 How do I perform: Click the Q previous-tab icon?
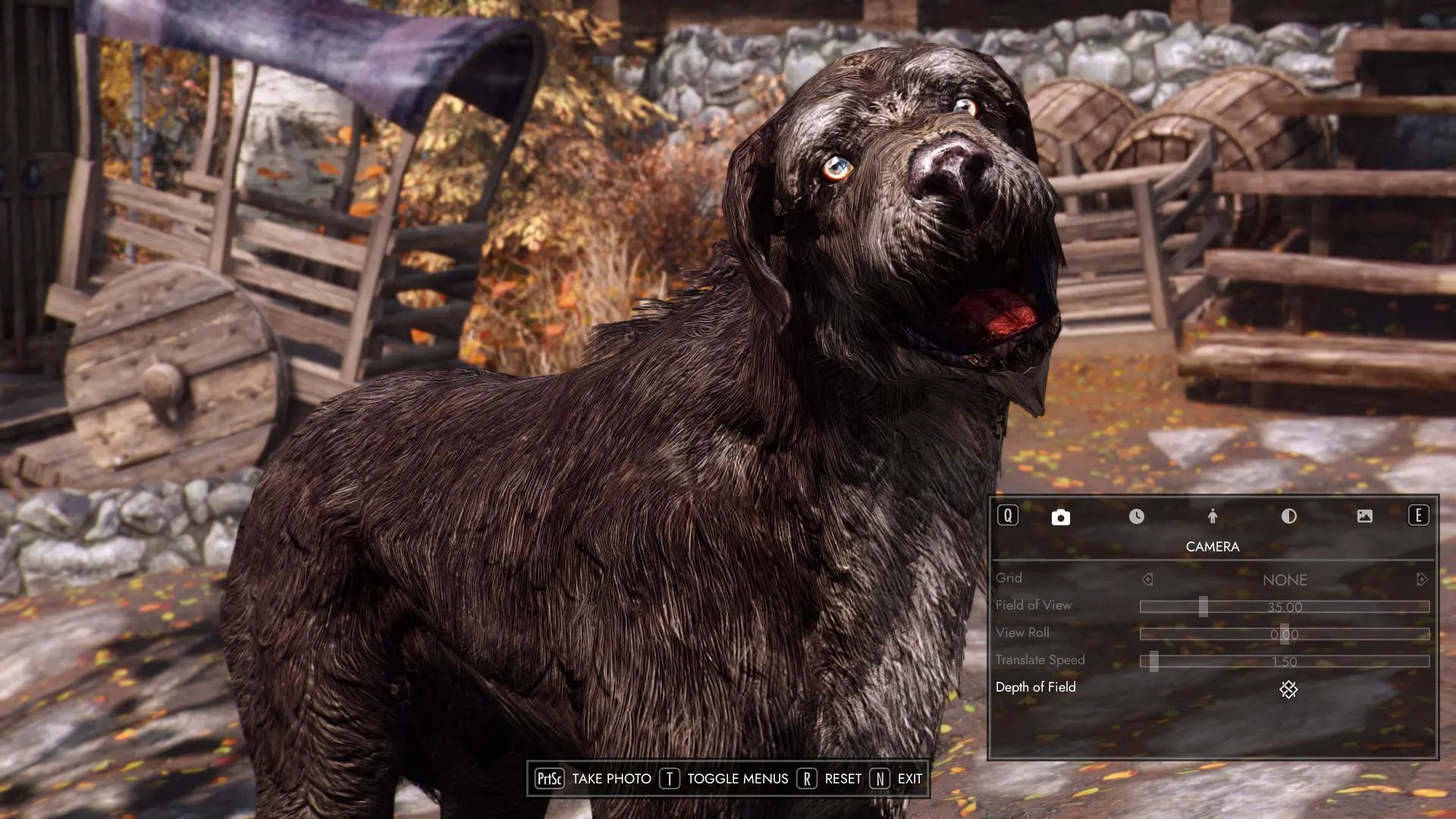click(1007, 516)
